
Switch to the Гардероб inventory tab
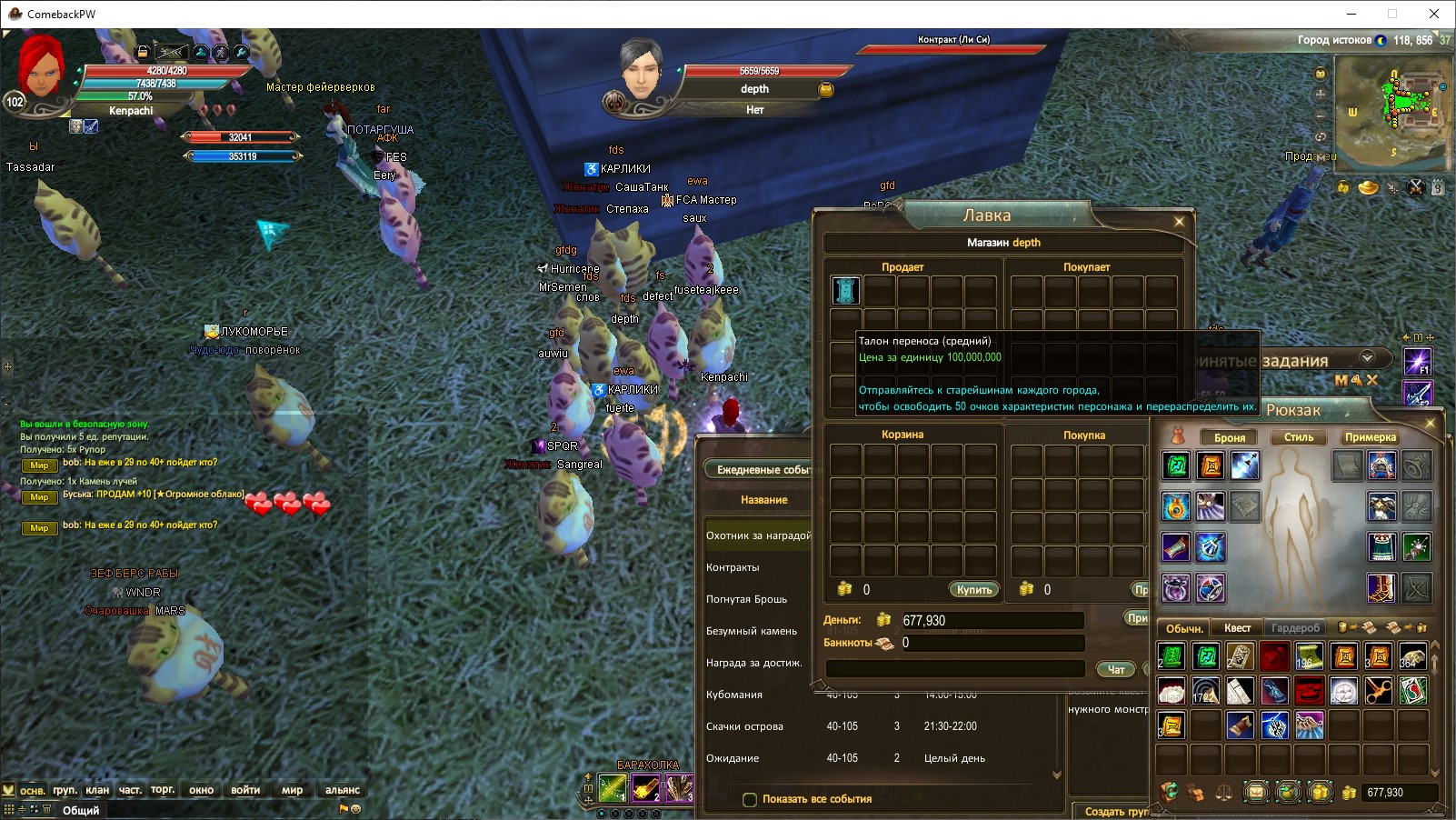1295,628
